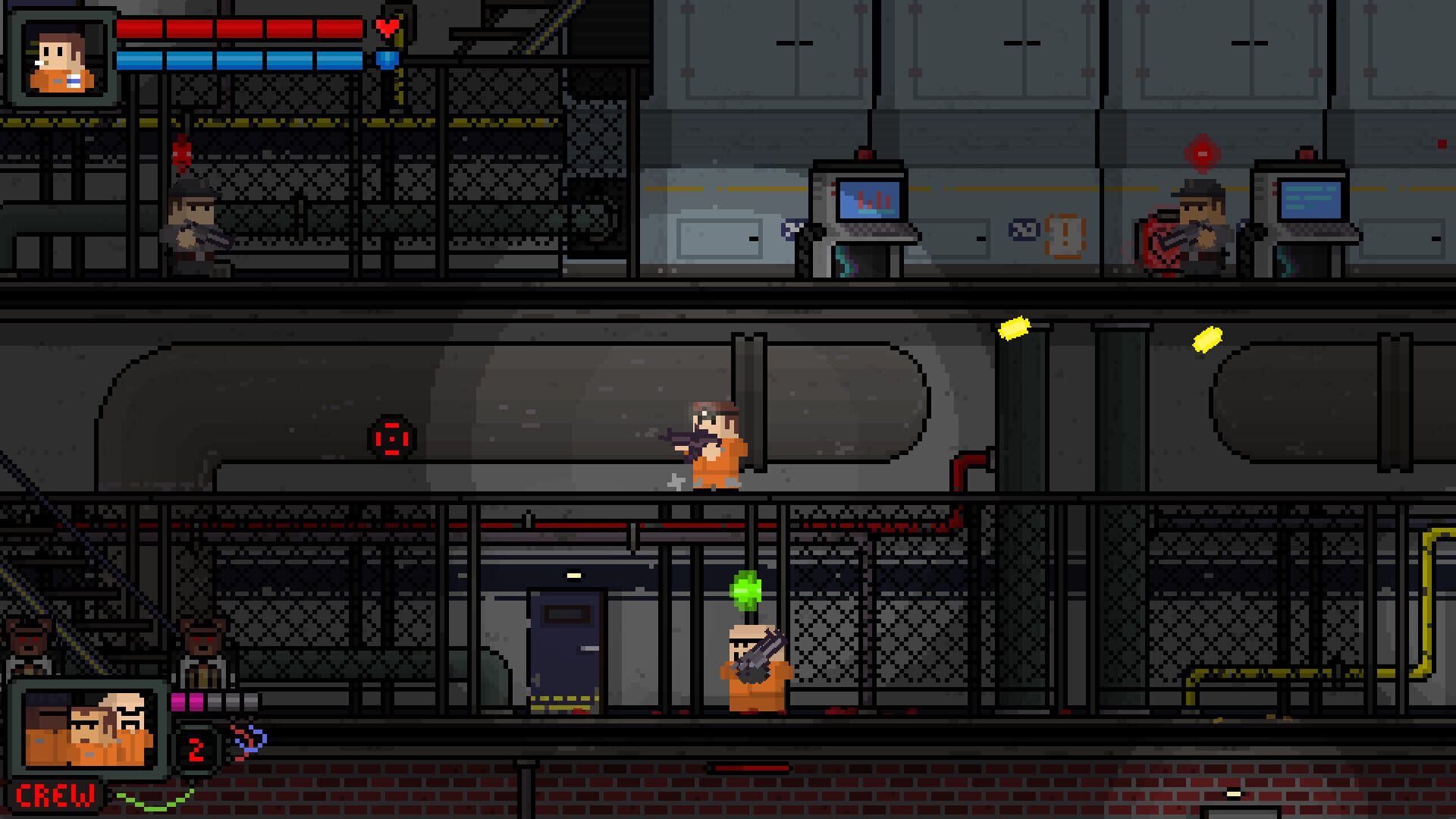This screenshot has width=1456, height=819.
Task: Click the red number 2 crew counter
Action: [197, 747]
